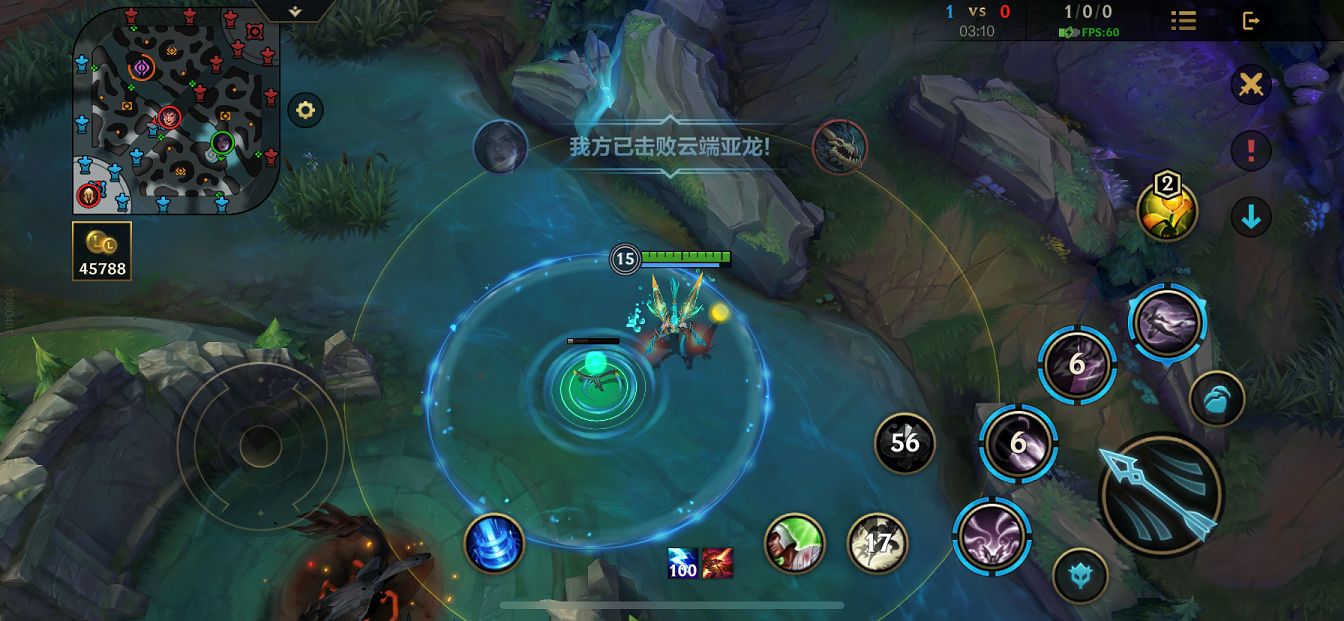
Task: Open settings with the gear icon
Action: (305, 110)
